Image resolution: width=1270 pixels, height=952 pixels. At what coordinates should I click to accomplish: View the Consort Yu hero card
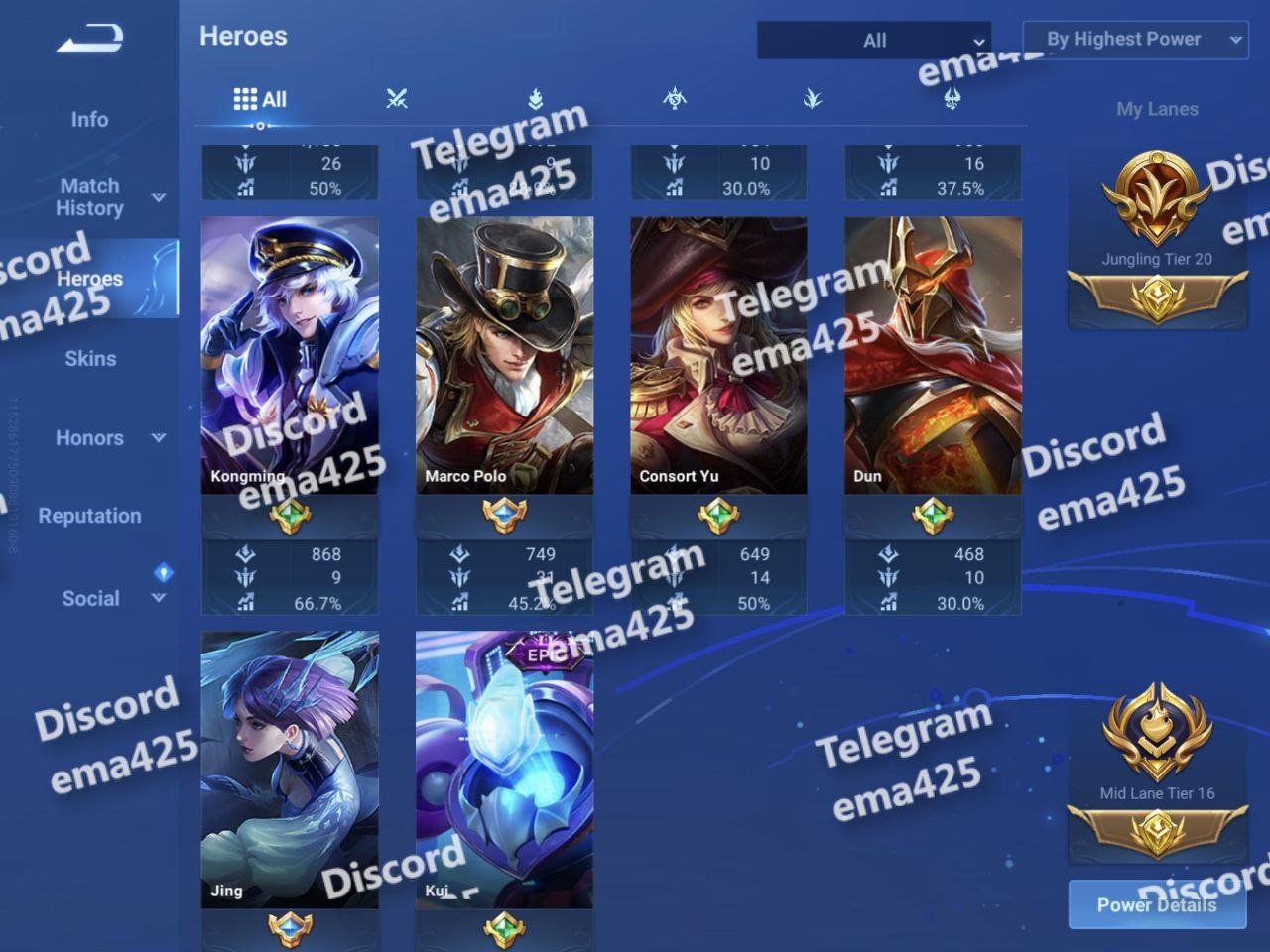click(718, 355)
